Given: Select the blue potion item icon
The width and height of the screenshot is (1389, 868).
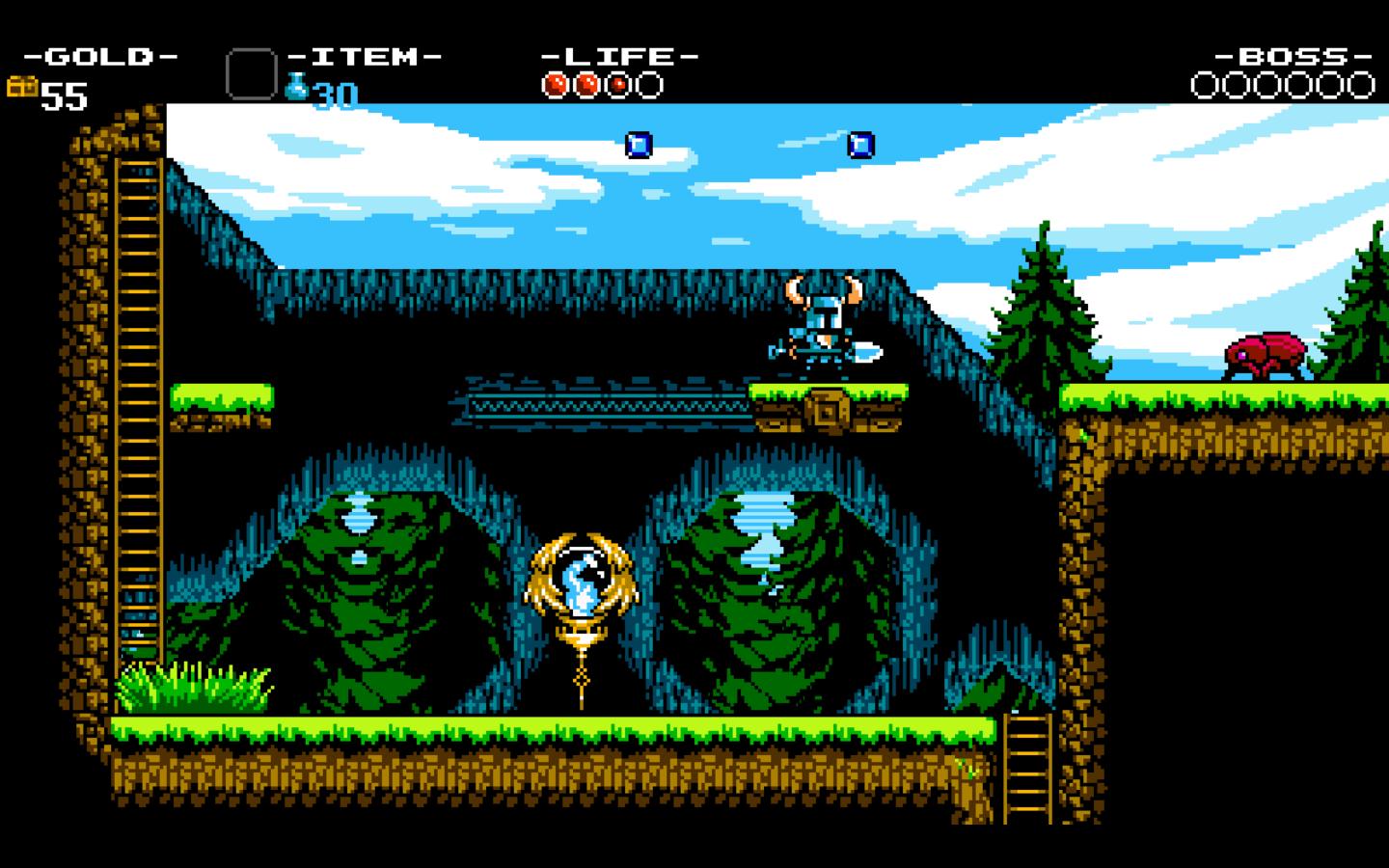Looking at the screenshot, I should 297,87.
